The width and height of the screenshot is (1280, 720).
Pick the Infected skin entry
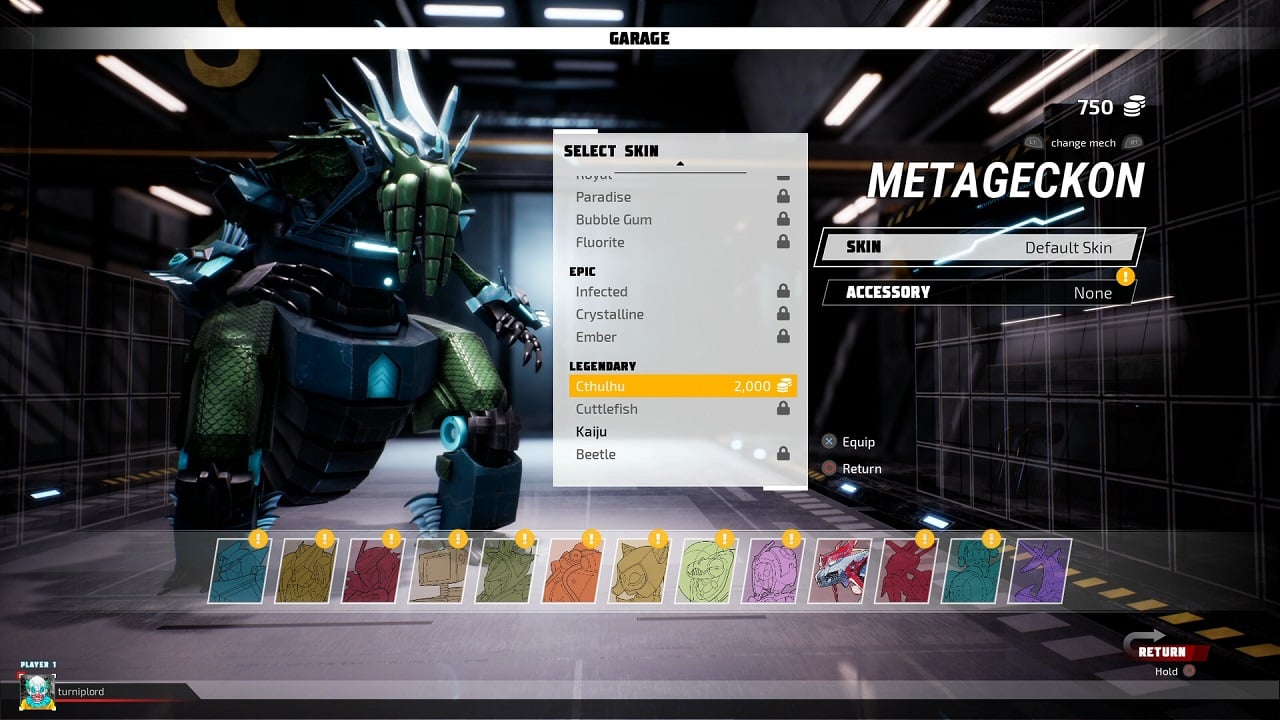point(682,292)
